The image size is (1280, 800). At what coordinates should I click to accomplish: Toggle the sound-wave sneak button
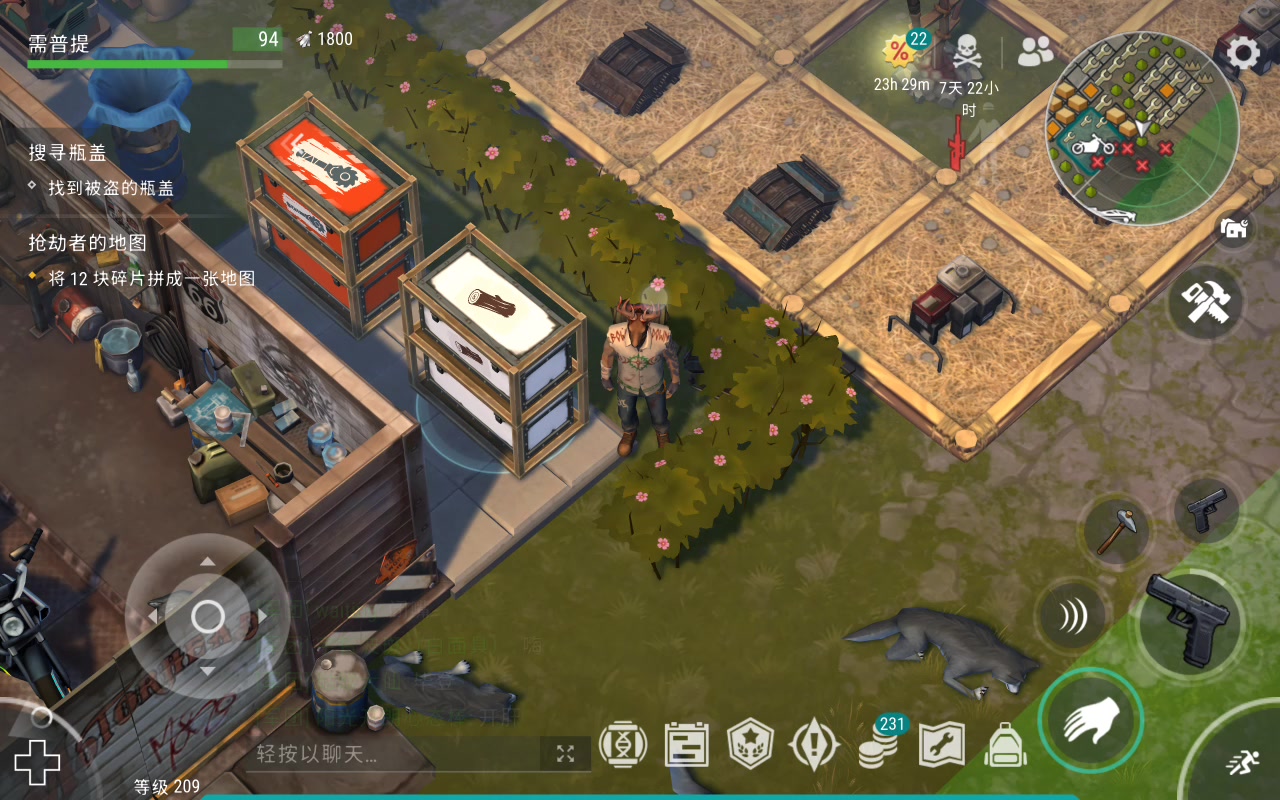(x=1072, y=617)
